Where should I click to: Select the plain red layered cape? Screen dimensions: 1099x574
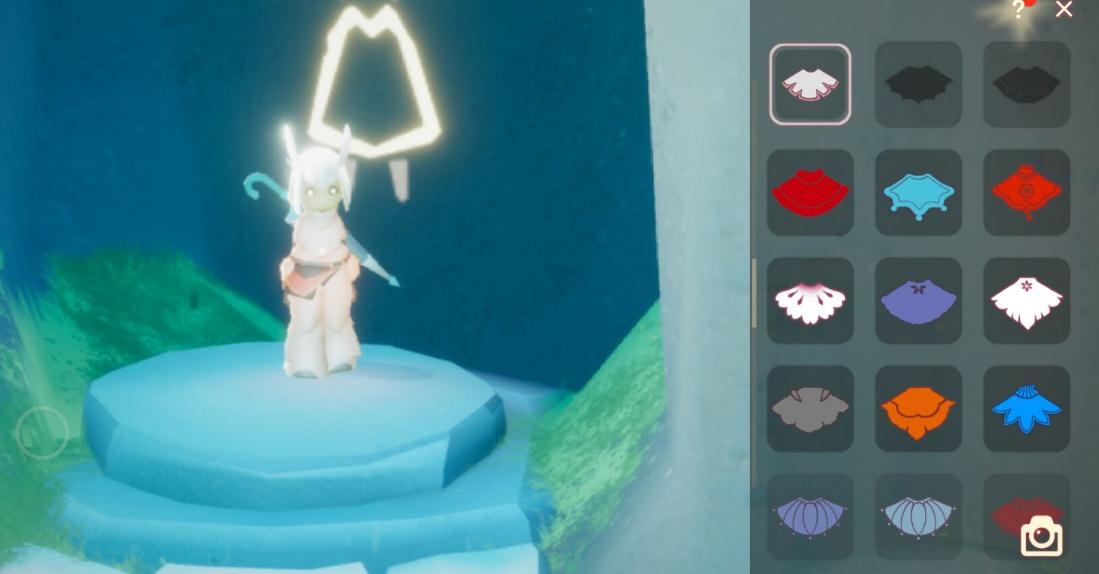pos(810,192)
